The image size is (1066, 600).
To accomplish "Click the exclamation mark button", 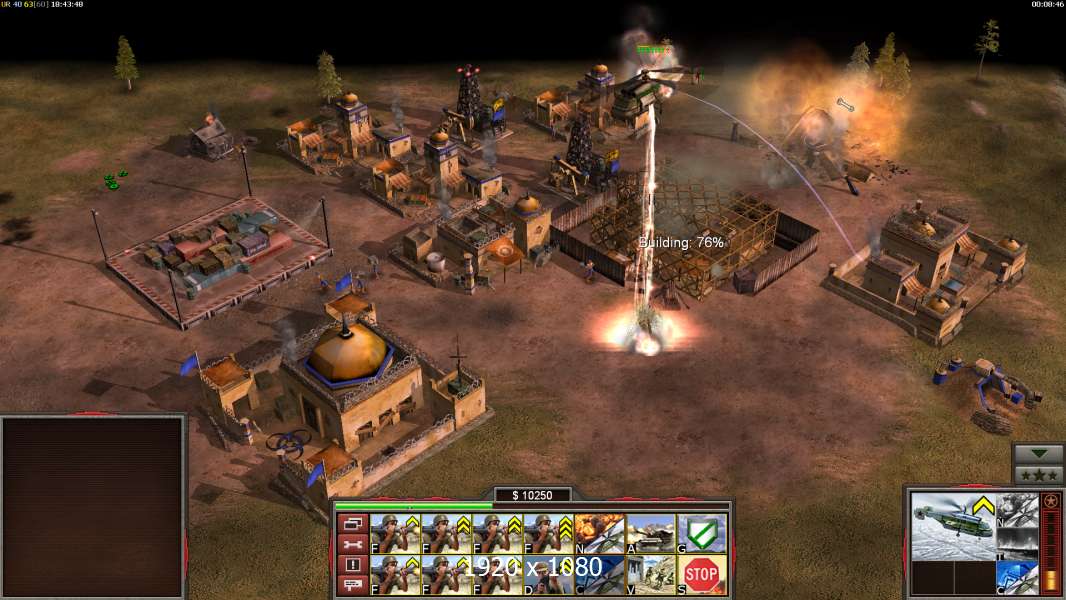I will point(352,565).
